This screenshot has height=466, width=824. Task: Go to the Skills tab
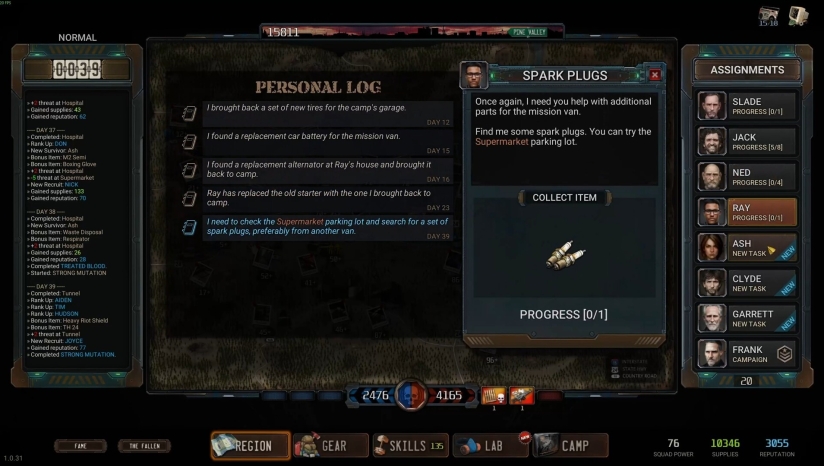[410, 445]
